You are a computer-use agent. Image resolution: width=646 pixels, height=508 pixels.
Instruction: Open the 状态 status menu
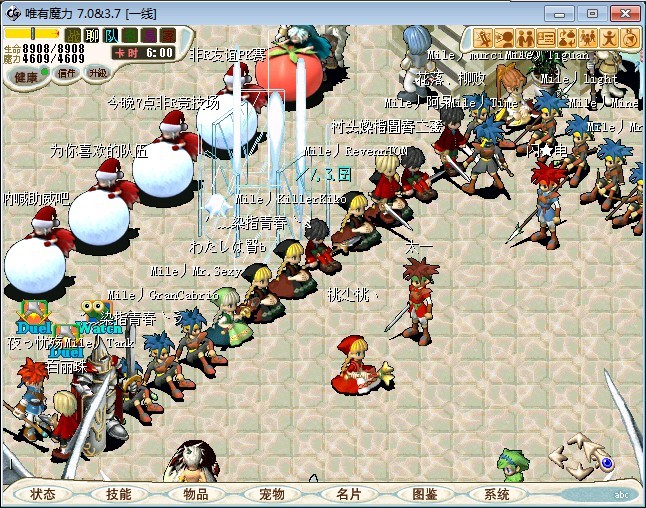43,494
